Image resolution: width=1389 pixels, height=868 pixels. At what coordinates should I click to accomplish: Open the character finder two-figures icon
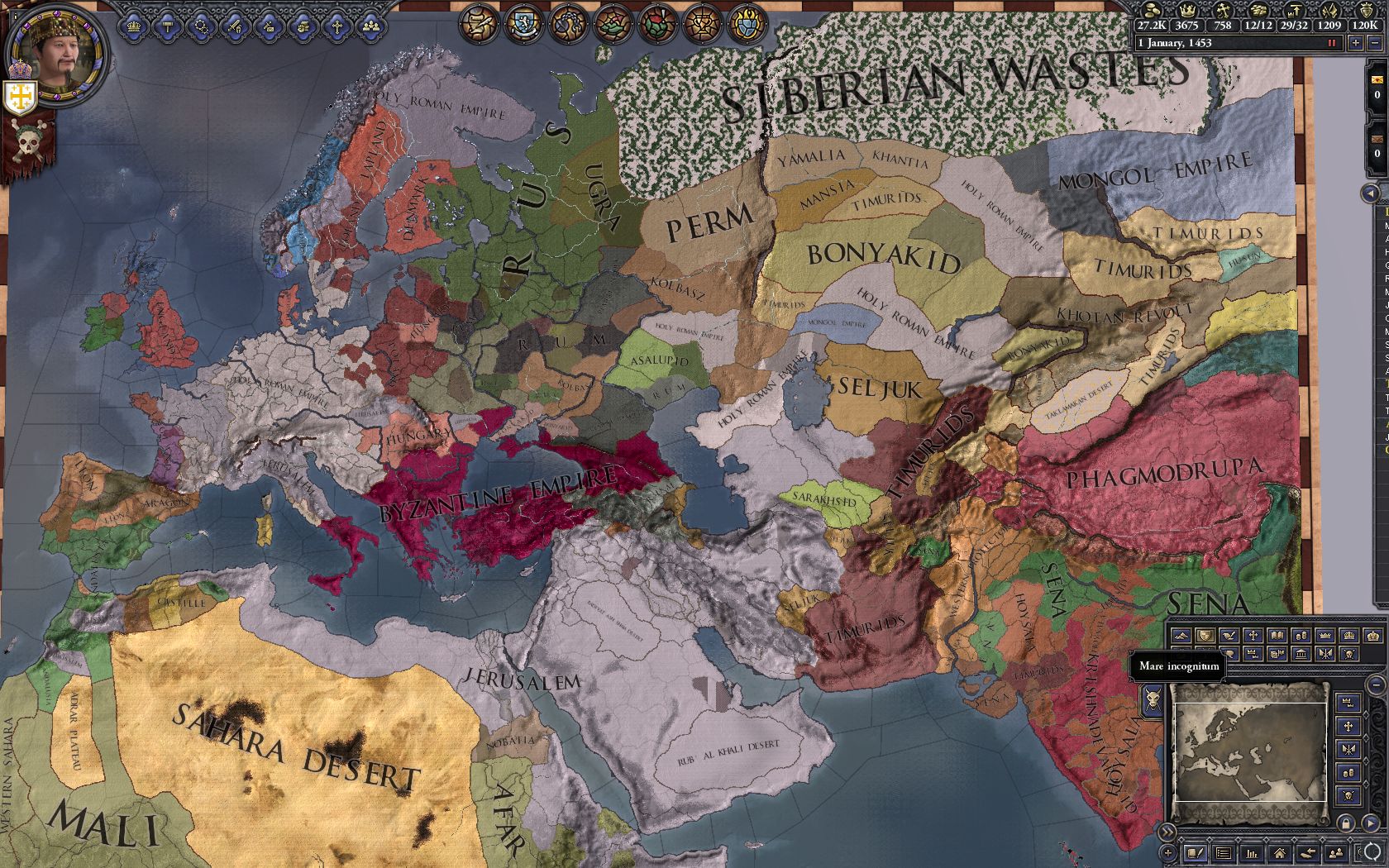[x=1334, y=853]
